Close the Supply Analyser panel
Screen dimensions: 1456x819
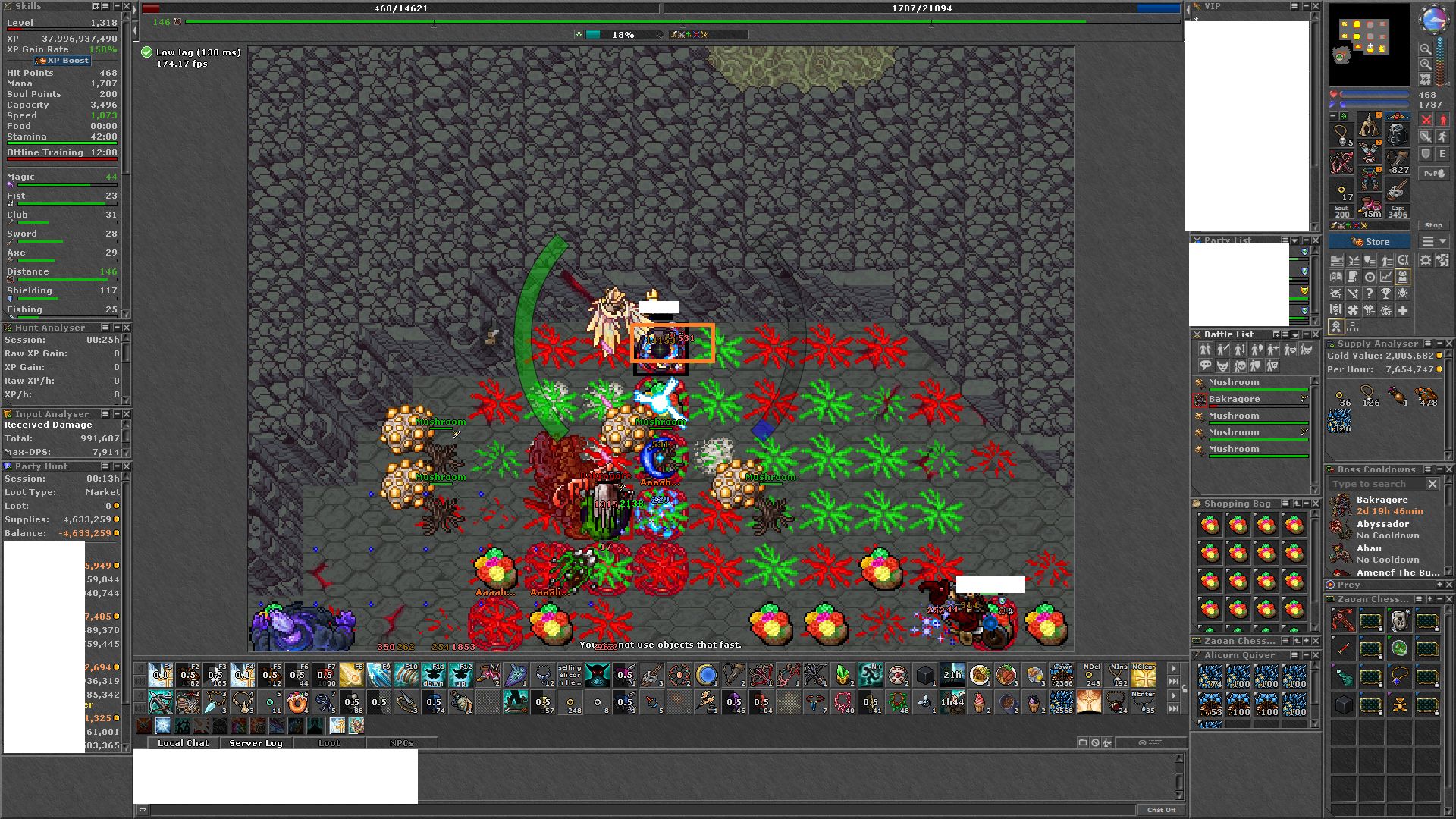point(1448,344)
